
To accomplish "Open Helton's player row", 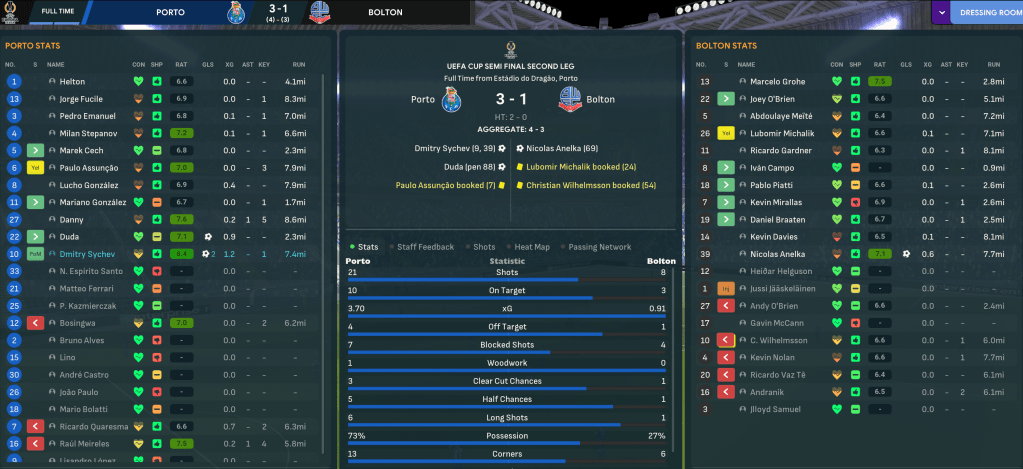I will coord(73,81).
